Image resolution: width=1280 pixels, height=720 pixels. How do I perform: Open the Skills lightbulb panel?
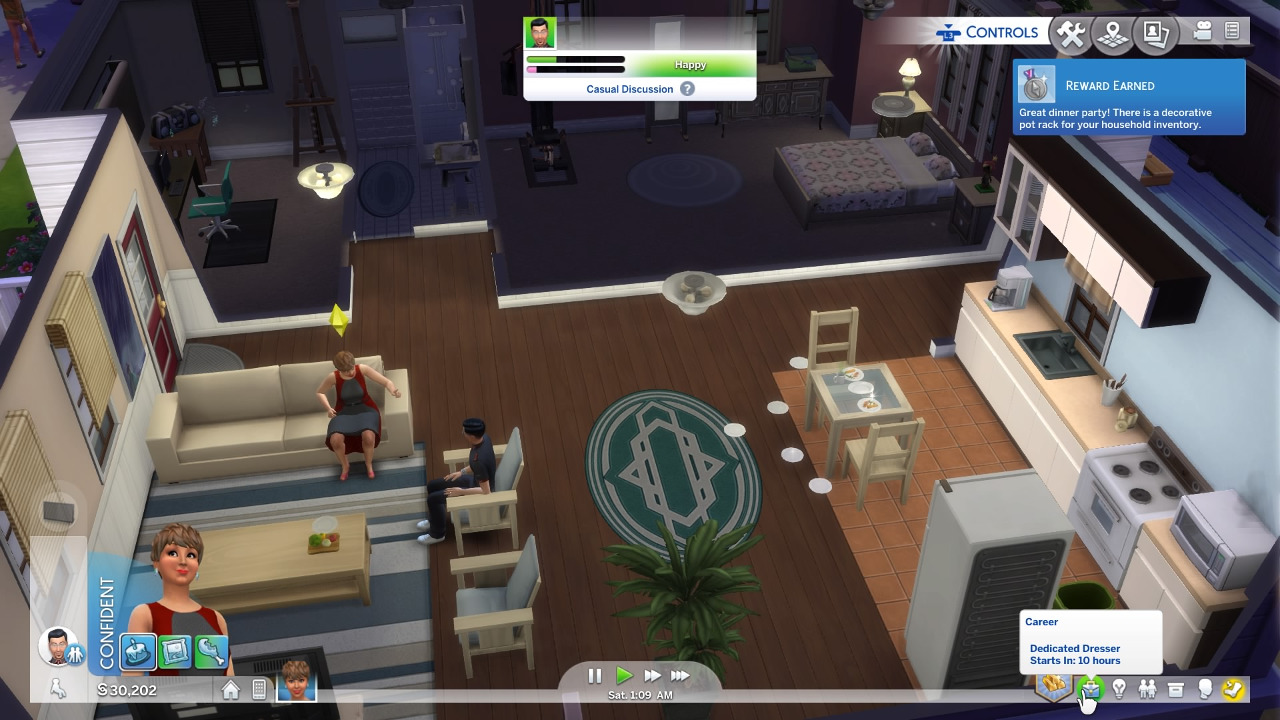(x=1119, y=688)
